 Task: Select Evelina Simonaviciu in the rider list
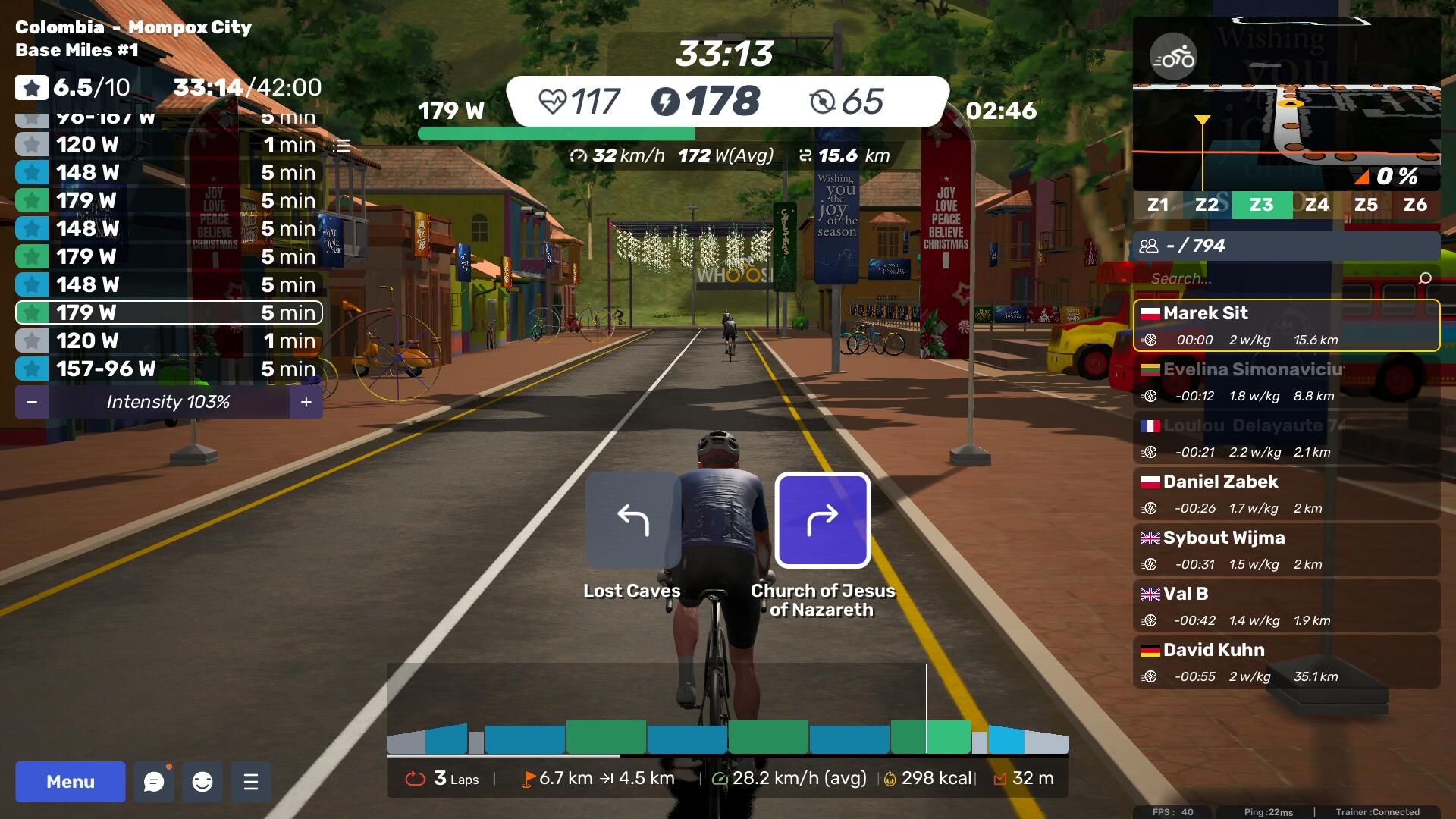(1286, 382)
